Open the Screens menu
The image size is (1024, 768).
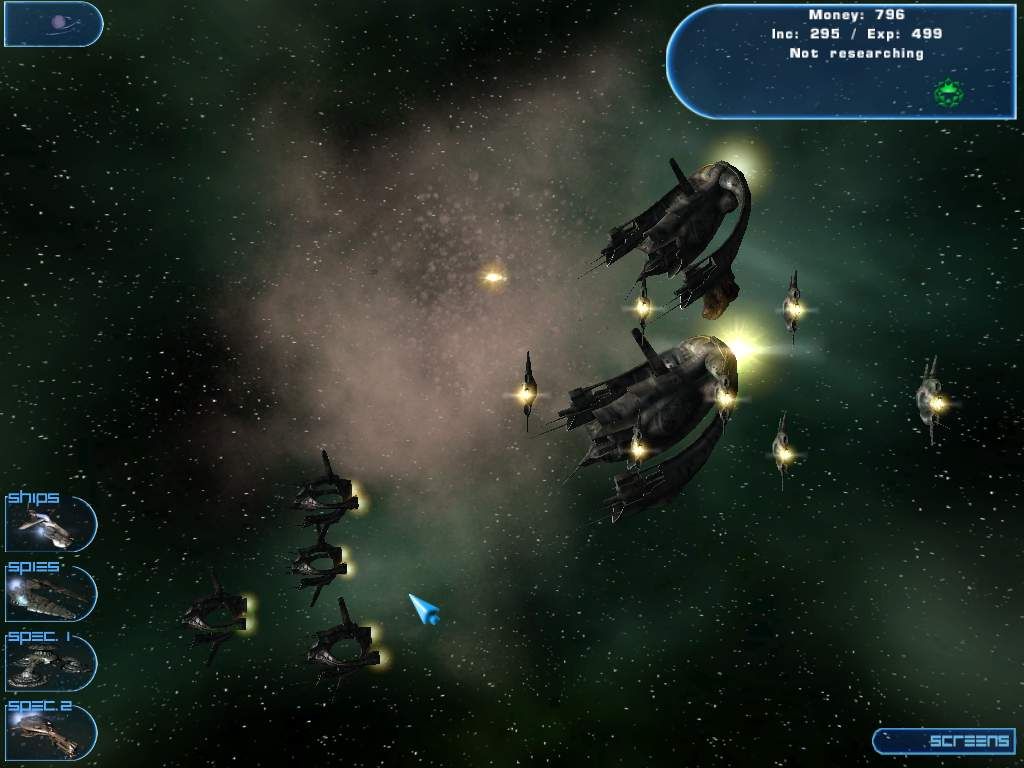pos(944,741)
